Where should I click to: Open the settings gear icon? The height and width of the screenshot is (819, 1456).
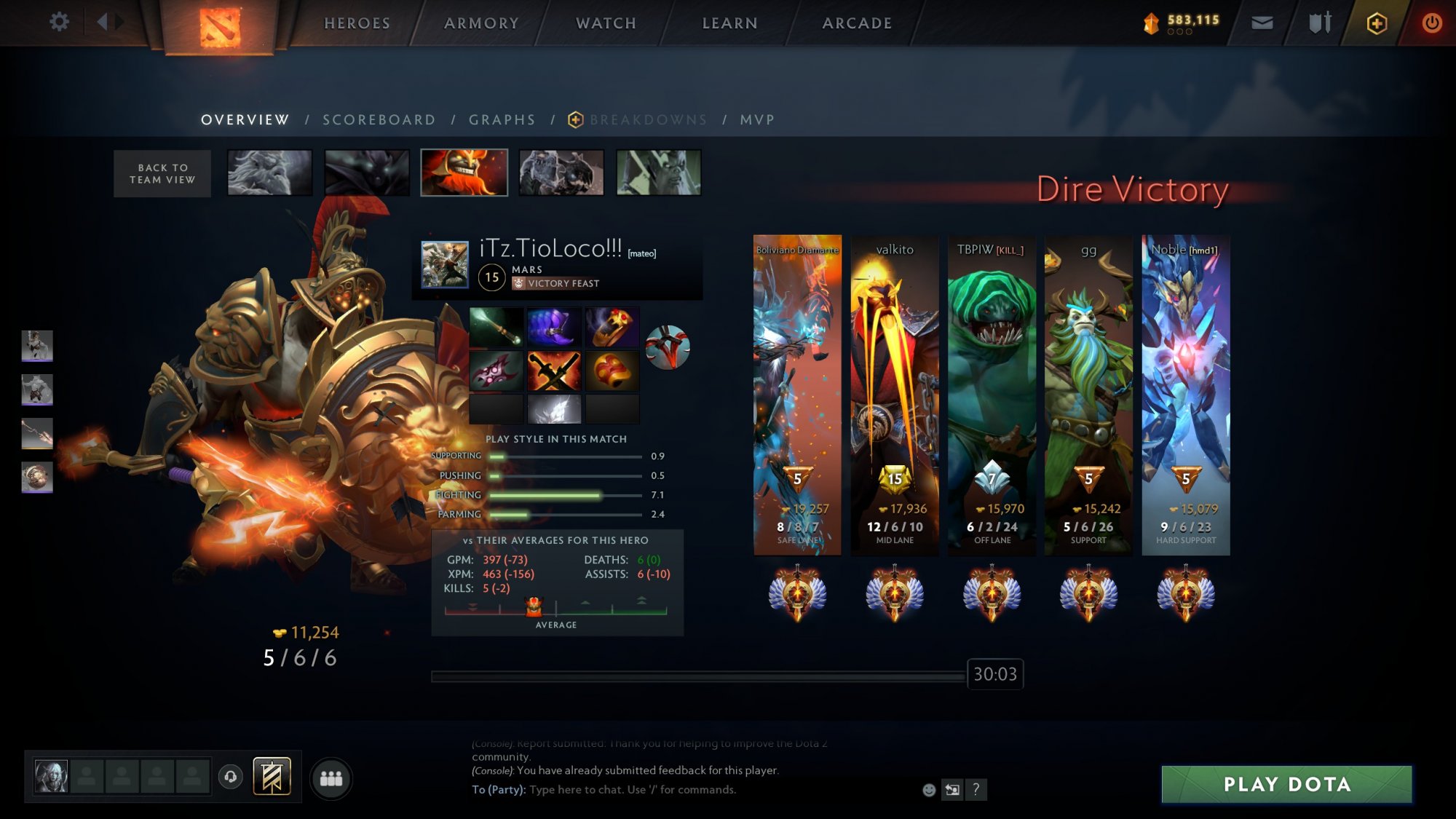coord(59,22)
